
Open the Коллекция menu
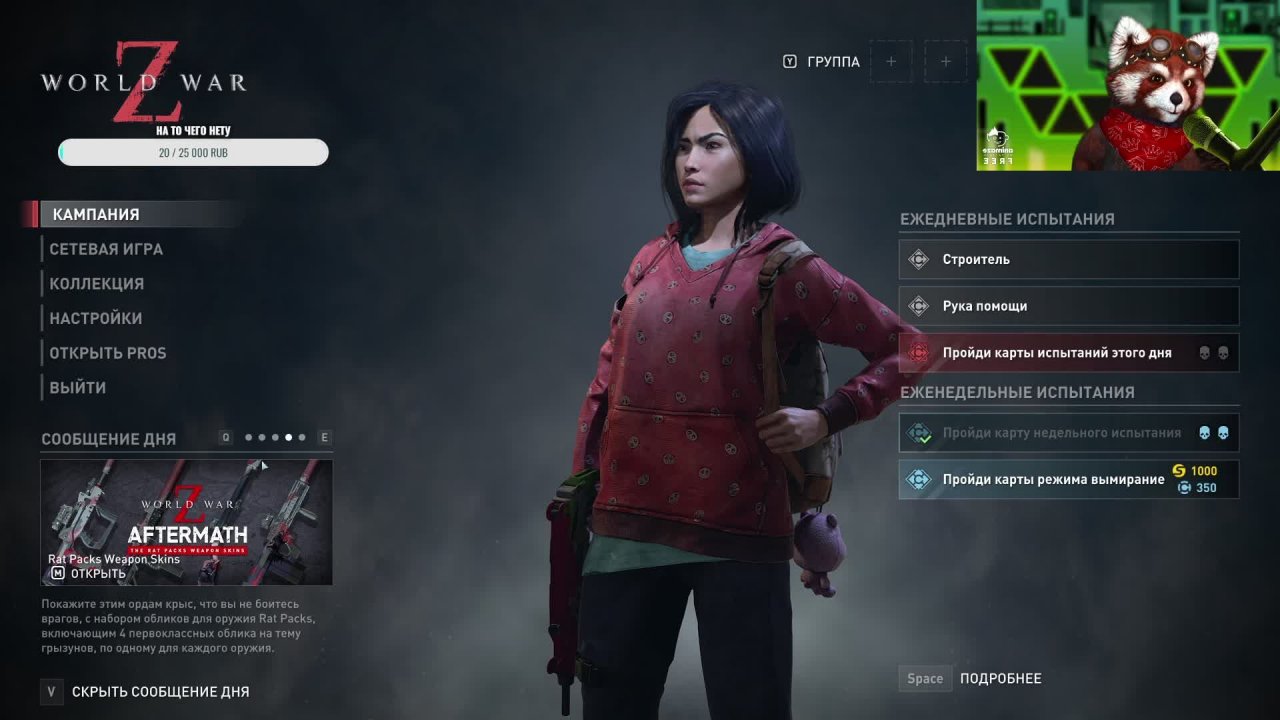point(97,284)
